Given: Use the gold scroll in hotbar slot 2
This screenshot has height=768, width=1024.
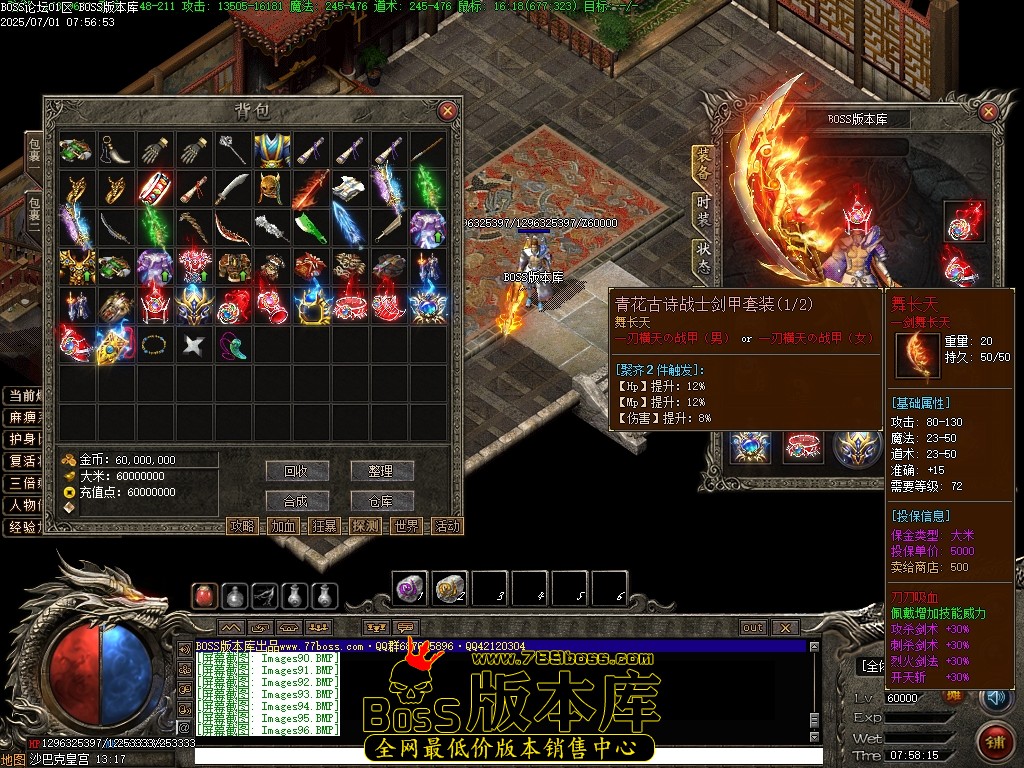Looking at the screenshot, I should click(x=449, y=588).
